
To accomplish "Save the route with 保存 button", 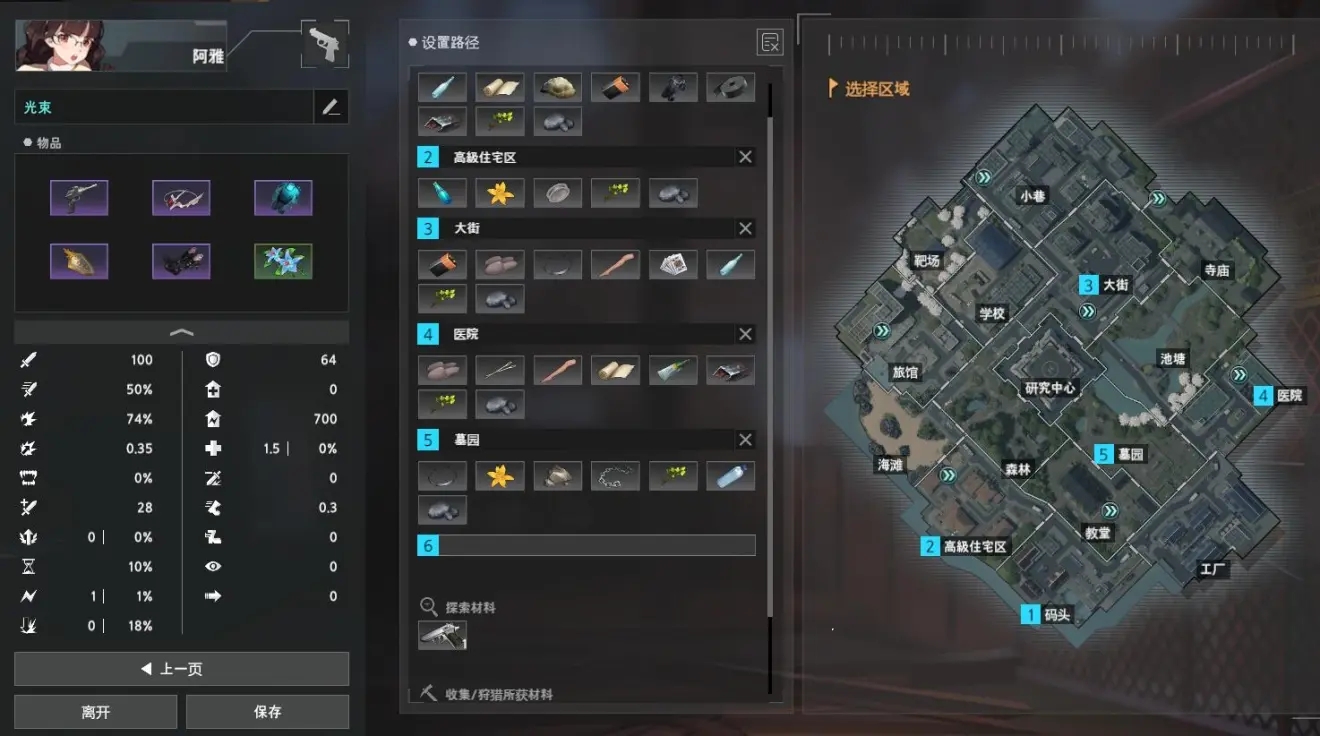I will coord(267,712).
